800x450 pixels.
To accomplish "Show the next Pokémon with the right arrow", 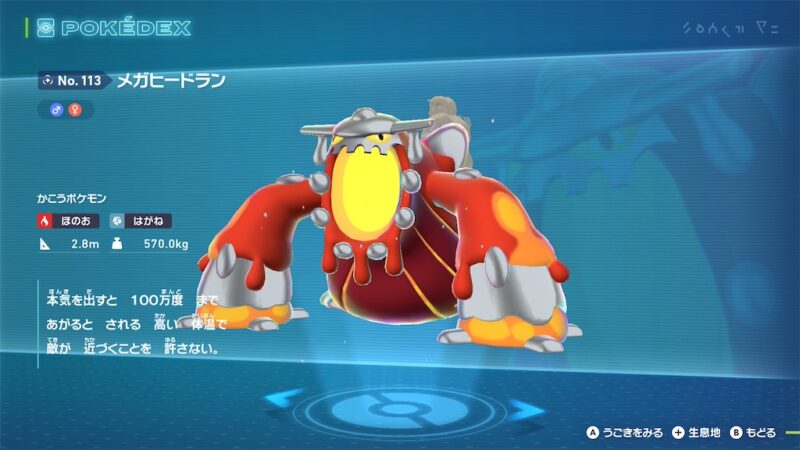I will pyautogui.click(x=523, y=407).
